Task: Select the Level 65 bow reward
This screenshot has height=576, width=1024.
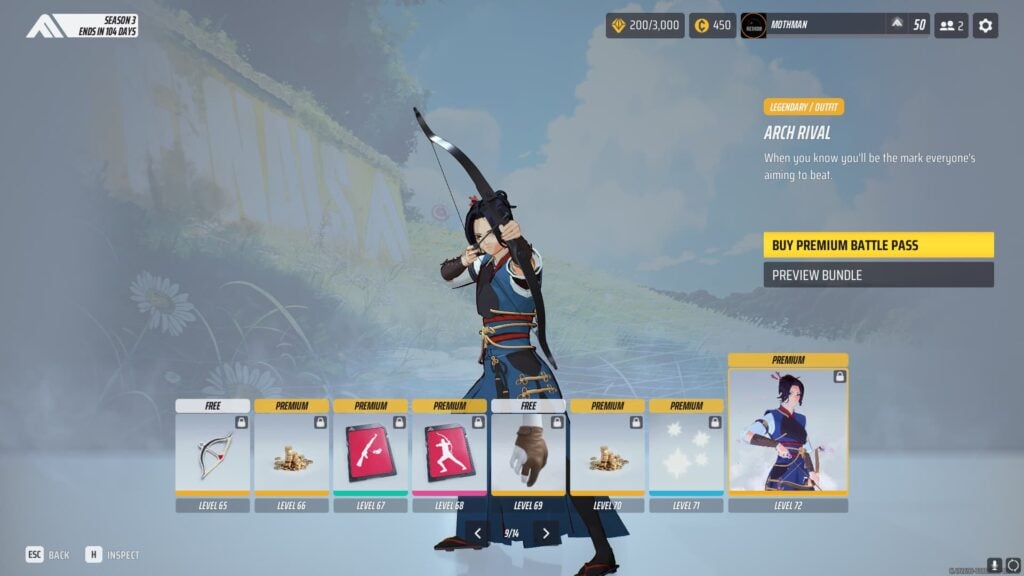Action: [x=213, y=453]
